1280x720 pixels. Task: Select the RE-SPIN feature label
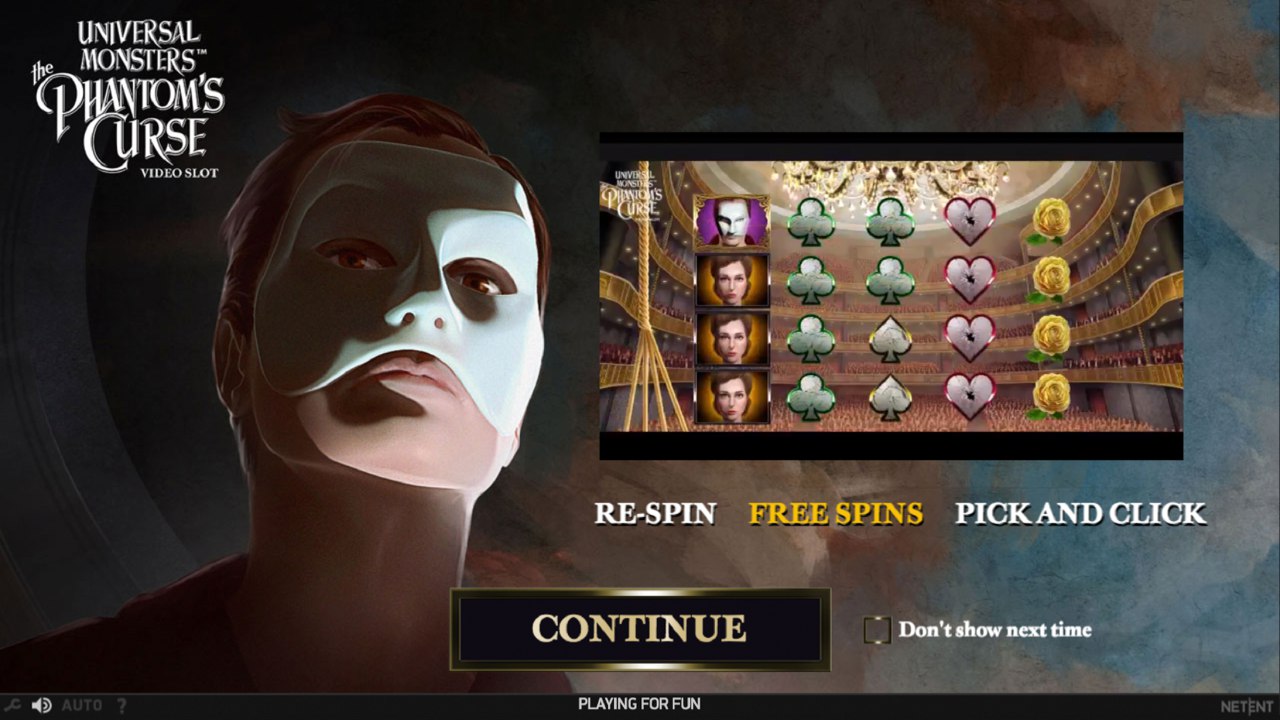click(x=655, y=513)
